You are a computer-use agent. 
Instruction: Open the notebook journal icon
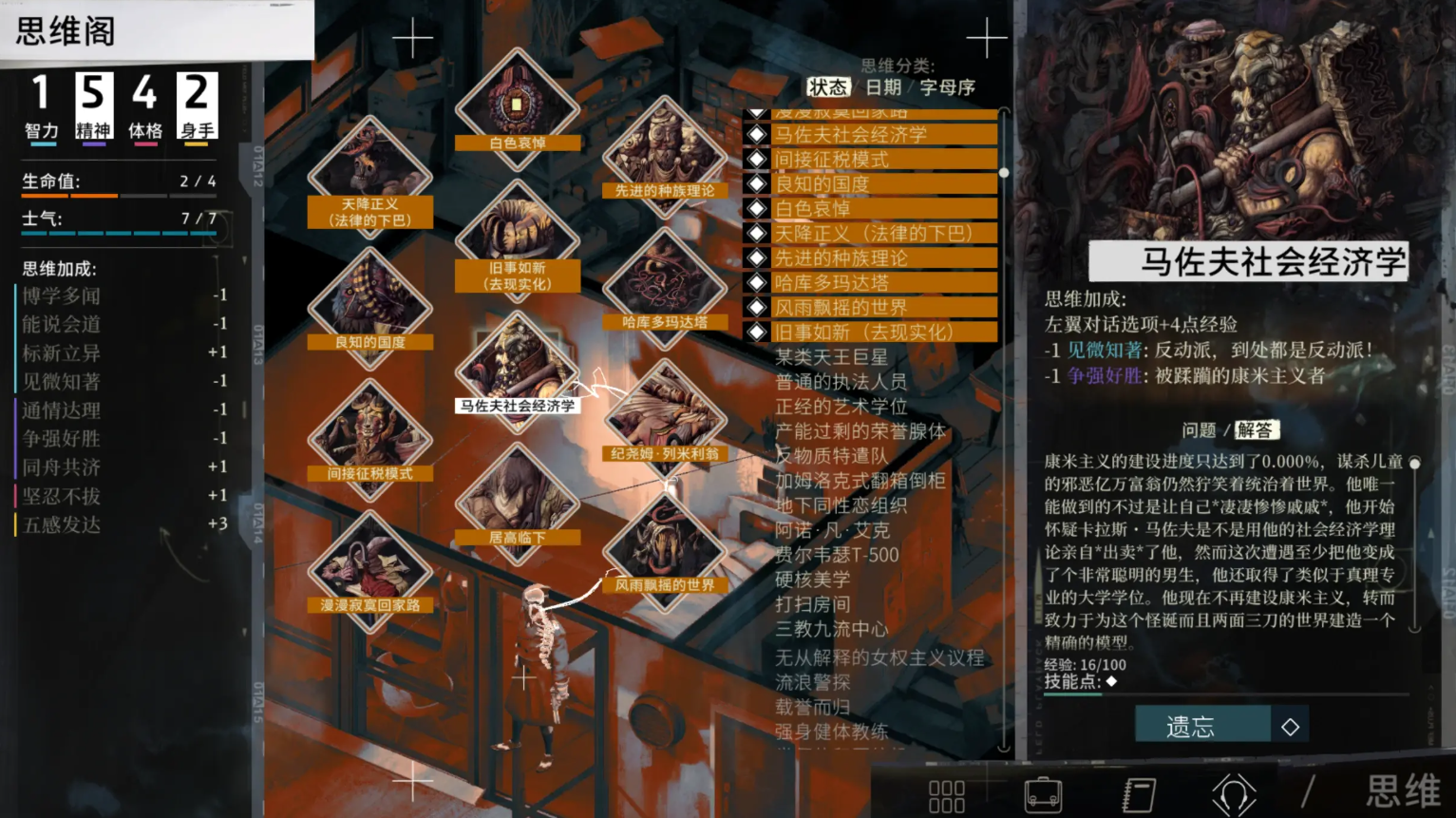(x=1138, y=794)
